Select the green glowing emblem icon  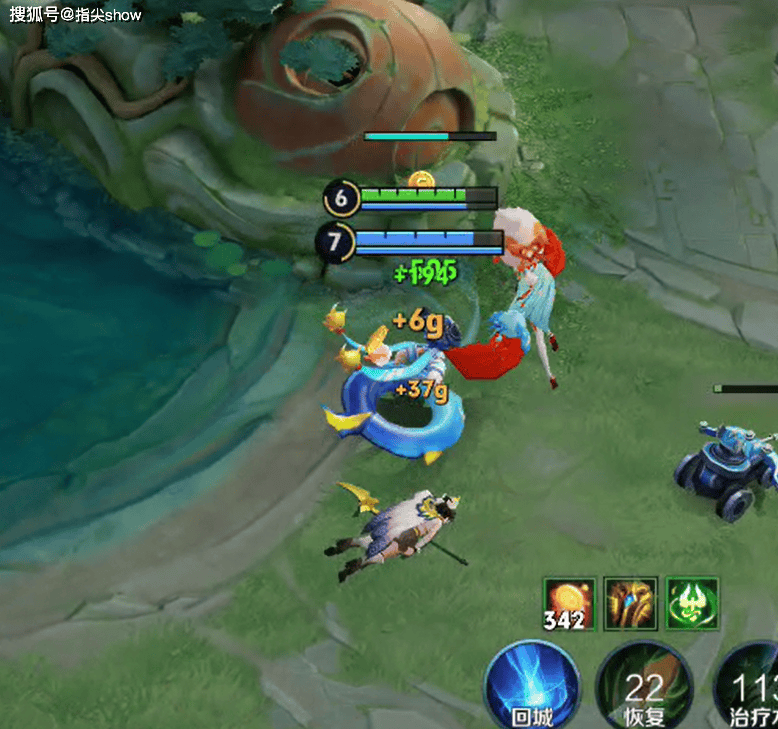[692, 603]
